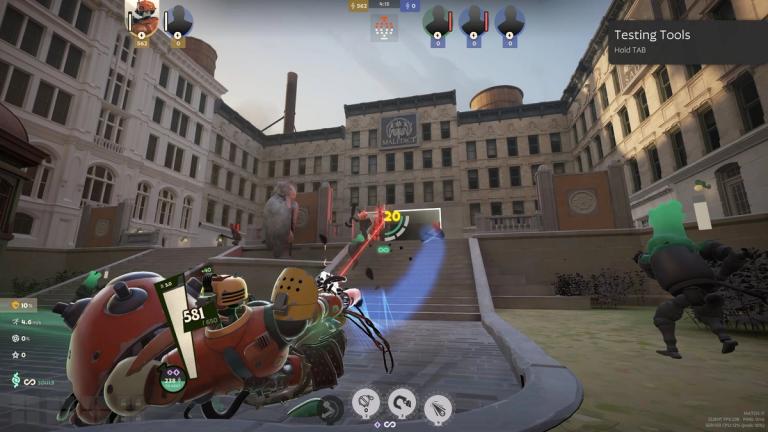Activate the grenade ability icon

[x=366, y=402]
